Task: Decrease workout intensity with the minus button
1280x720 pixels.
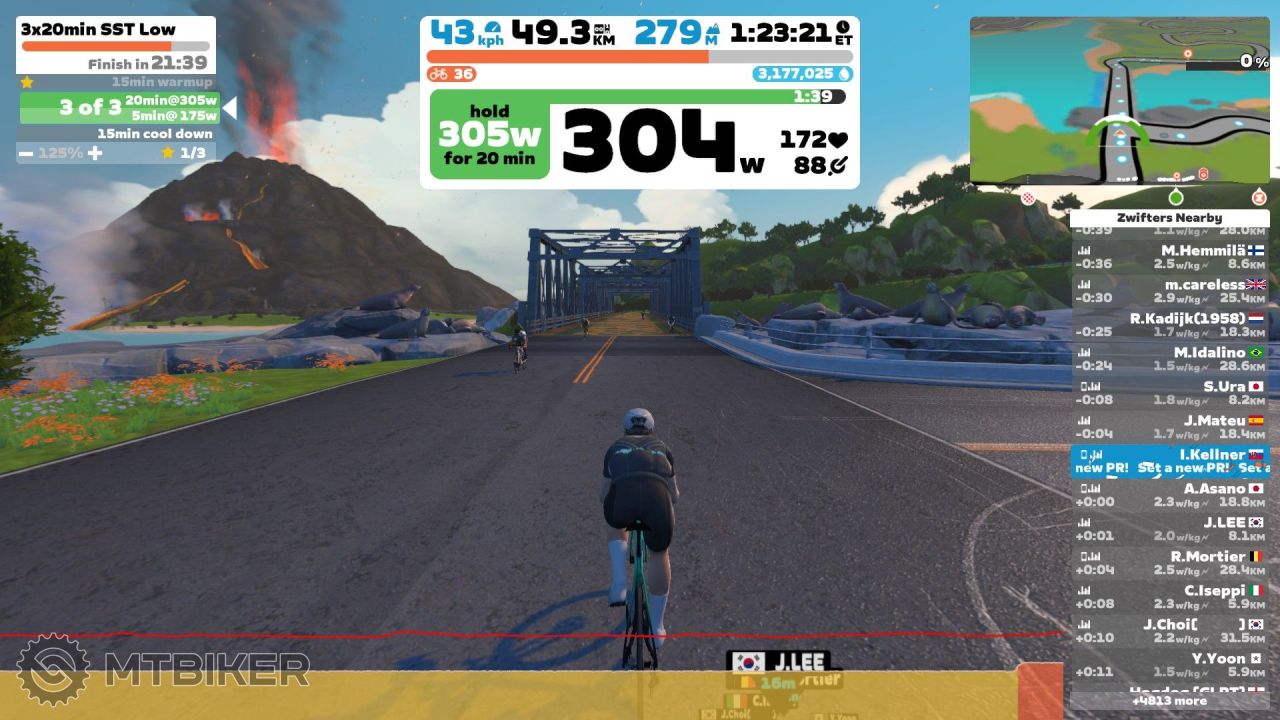Action: 25,153
